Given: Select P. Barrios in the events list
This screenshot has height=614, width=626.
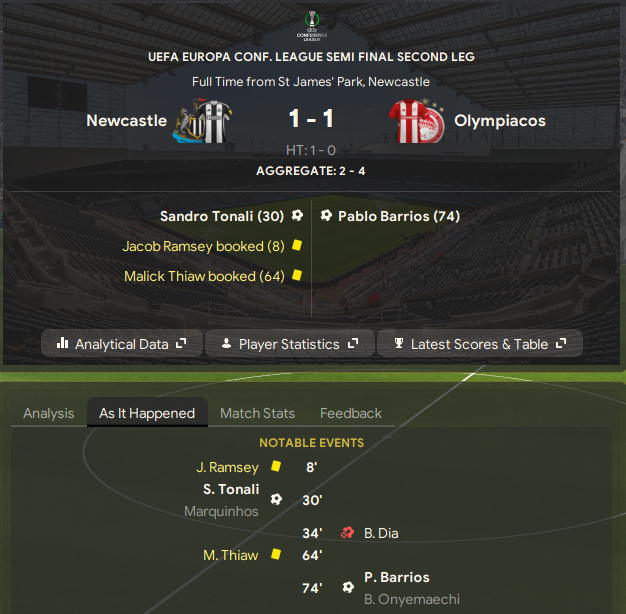Looking at the screenshot, I should [x=397, y=577].
